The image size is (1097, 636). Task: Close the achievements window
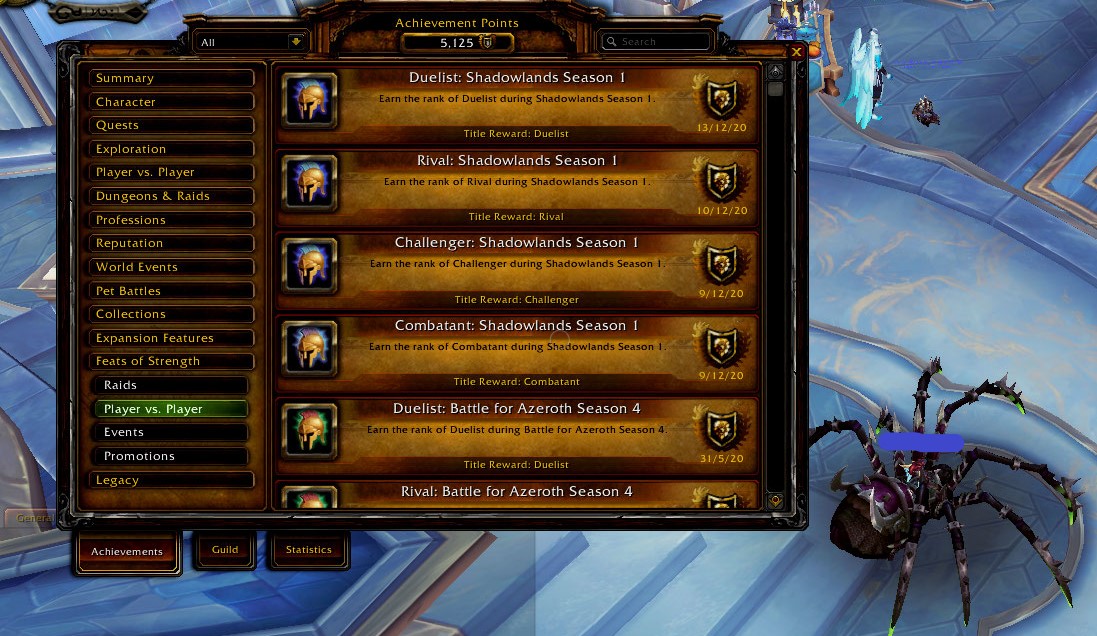coord(796,52)
